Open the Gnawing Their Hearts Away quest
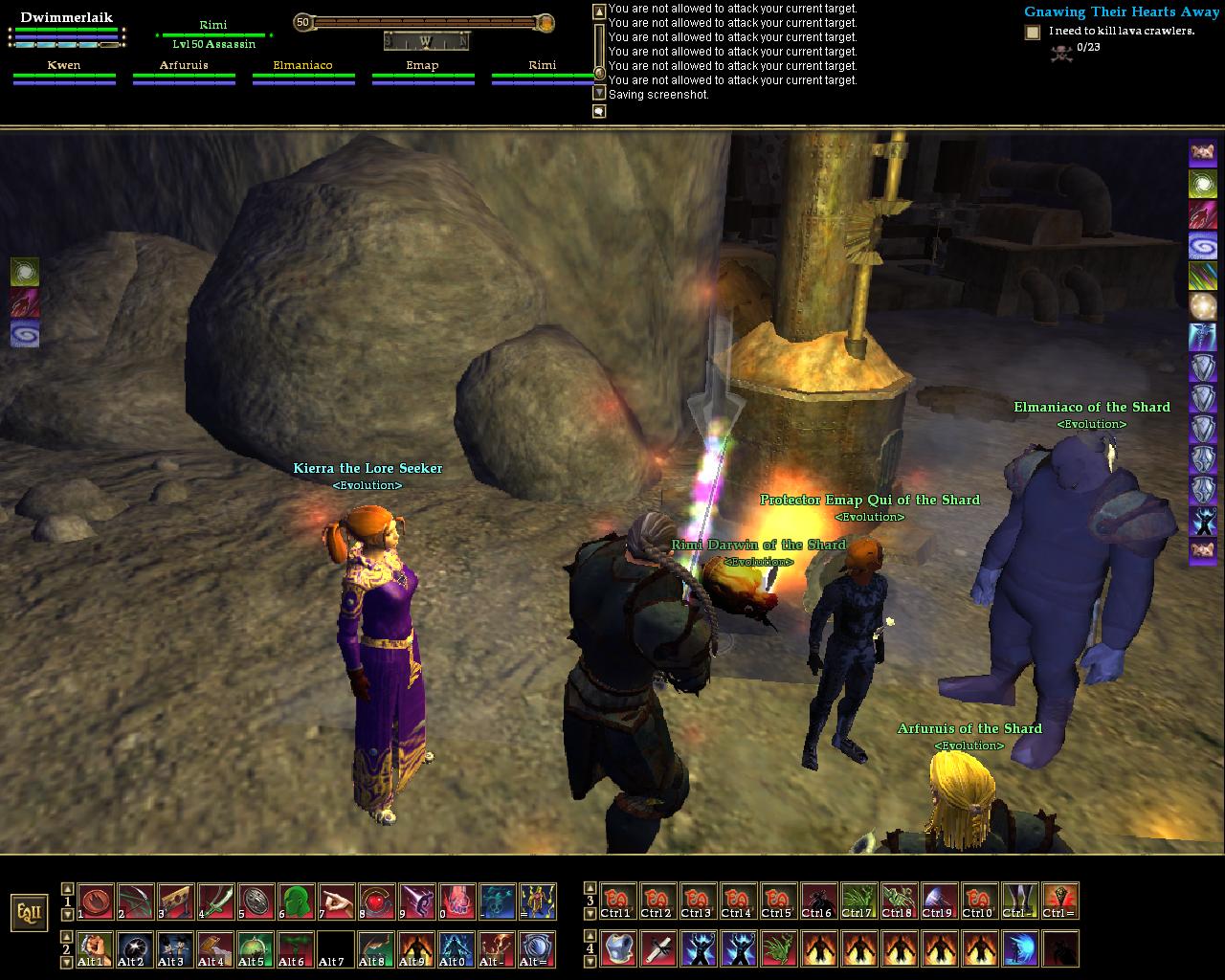This screenshot has height=980, width=1225. [x=1123, y=12]
